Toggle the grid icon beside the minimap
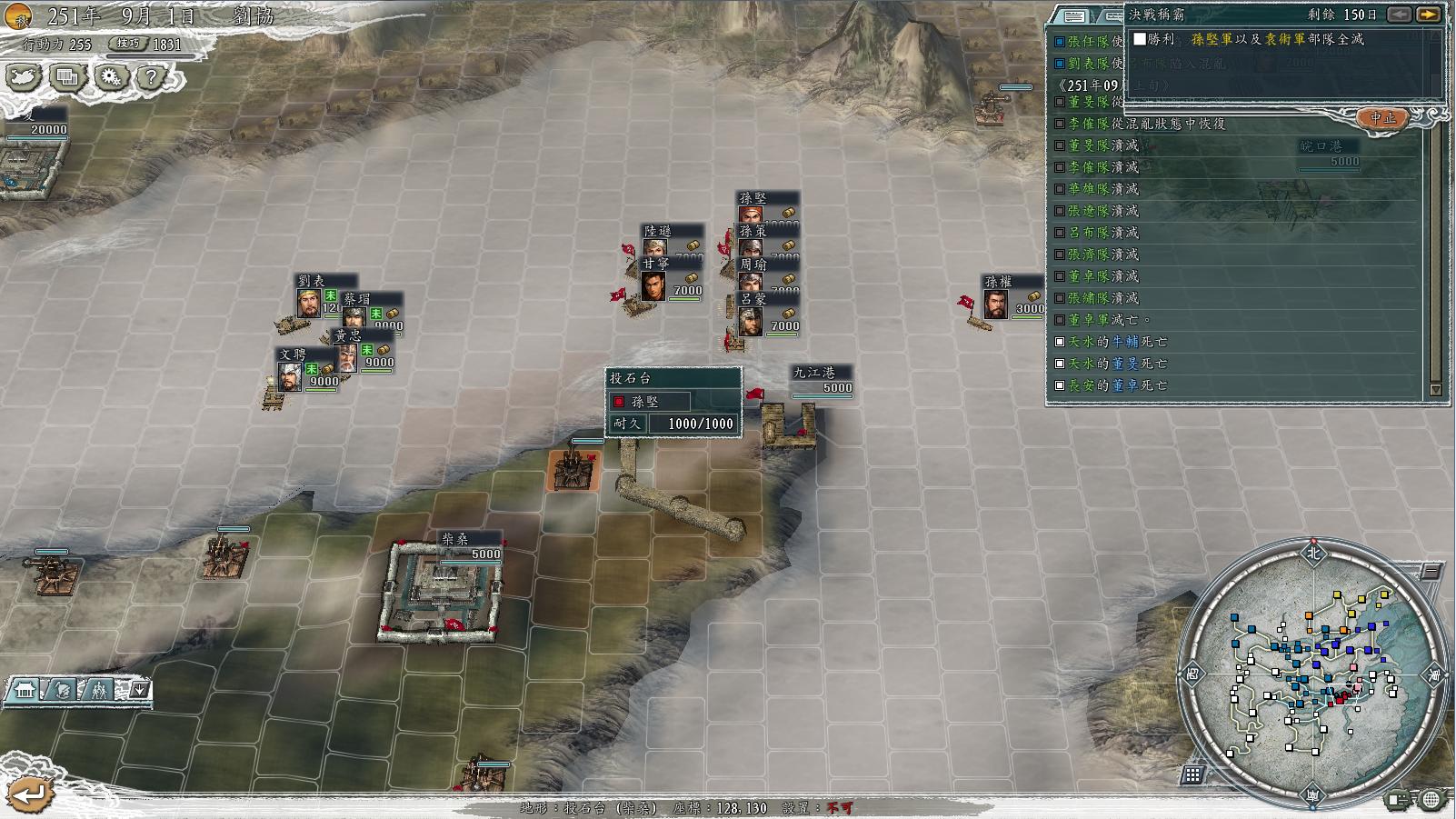The image size is (1456, 819). tap(1192, 774)
